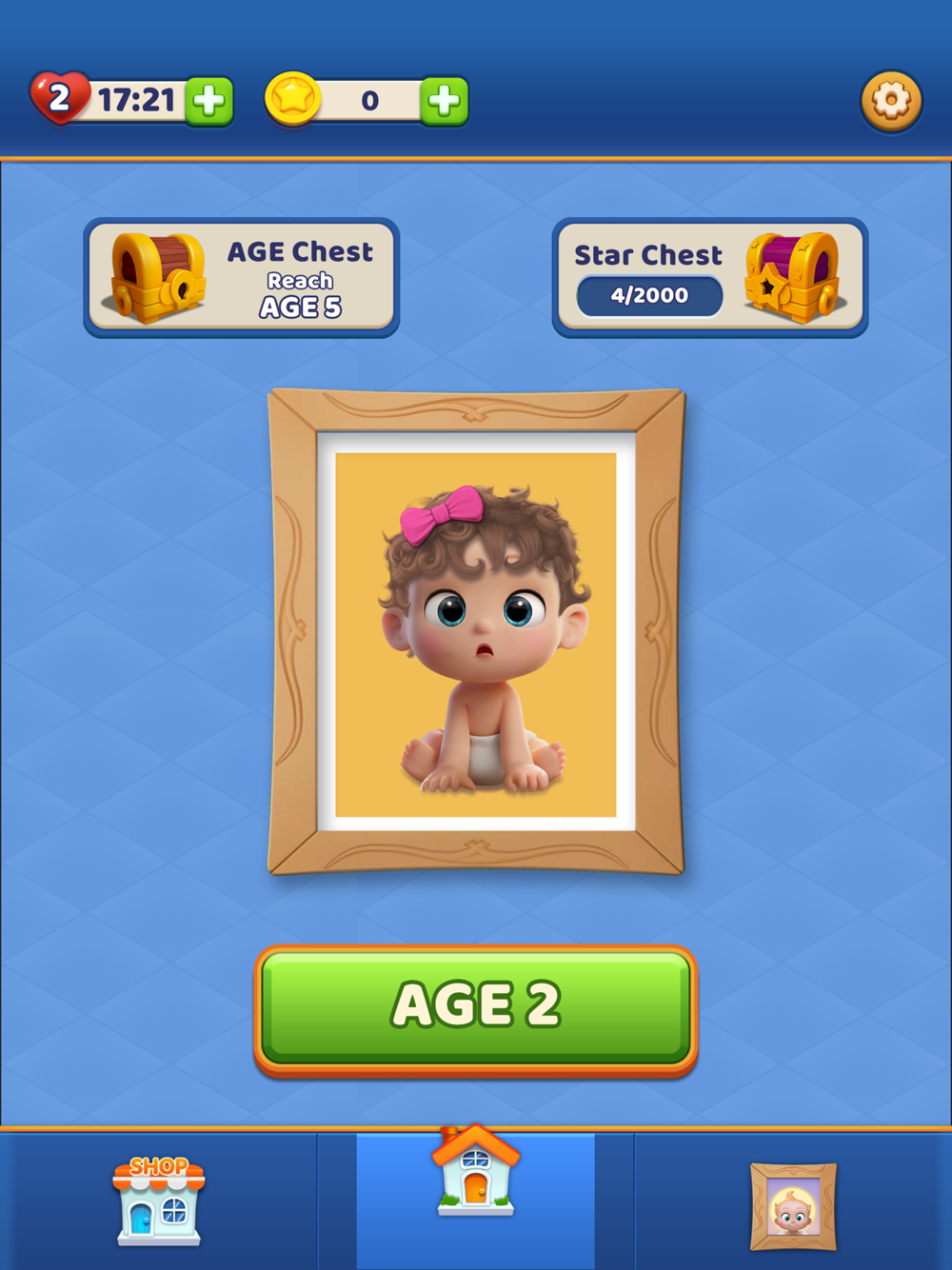The height and width of the screenshot is (1270, 952).
Task: Open the AGE Chest panel
Action: [241, 278]
